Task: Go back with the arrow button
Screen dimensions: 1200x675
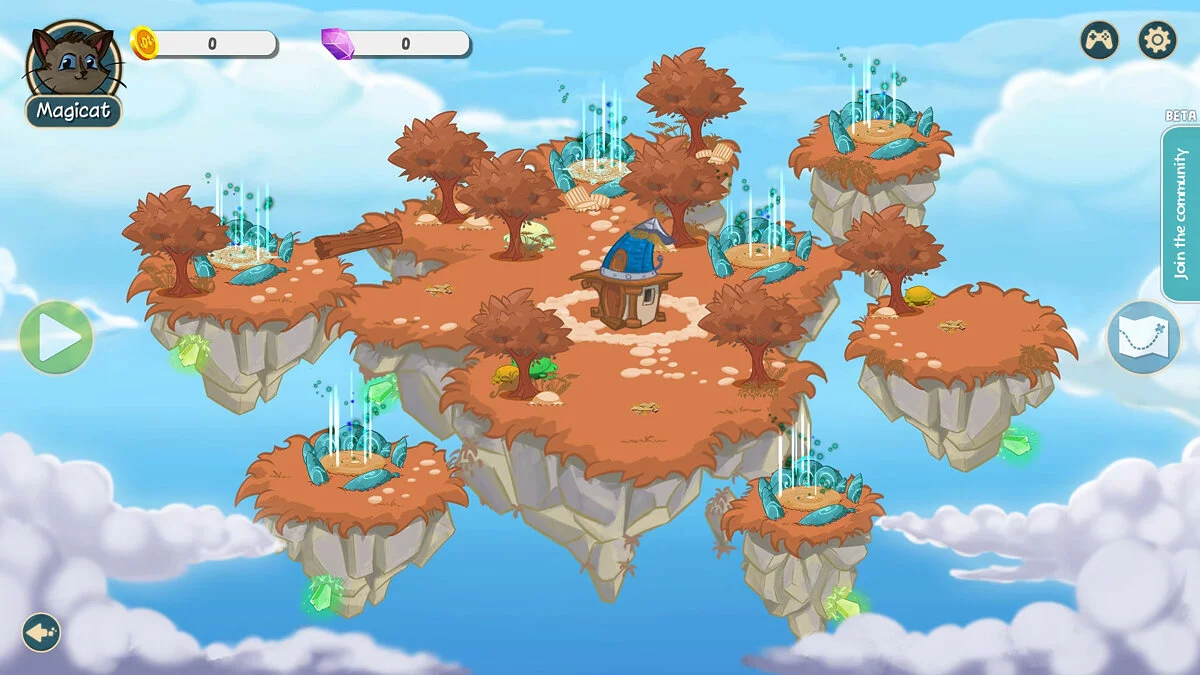Action: point(41,632)
